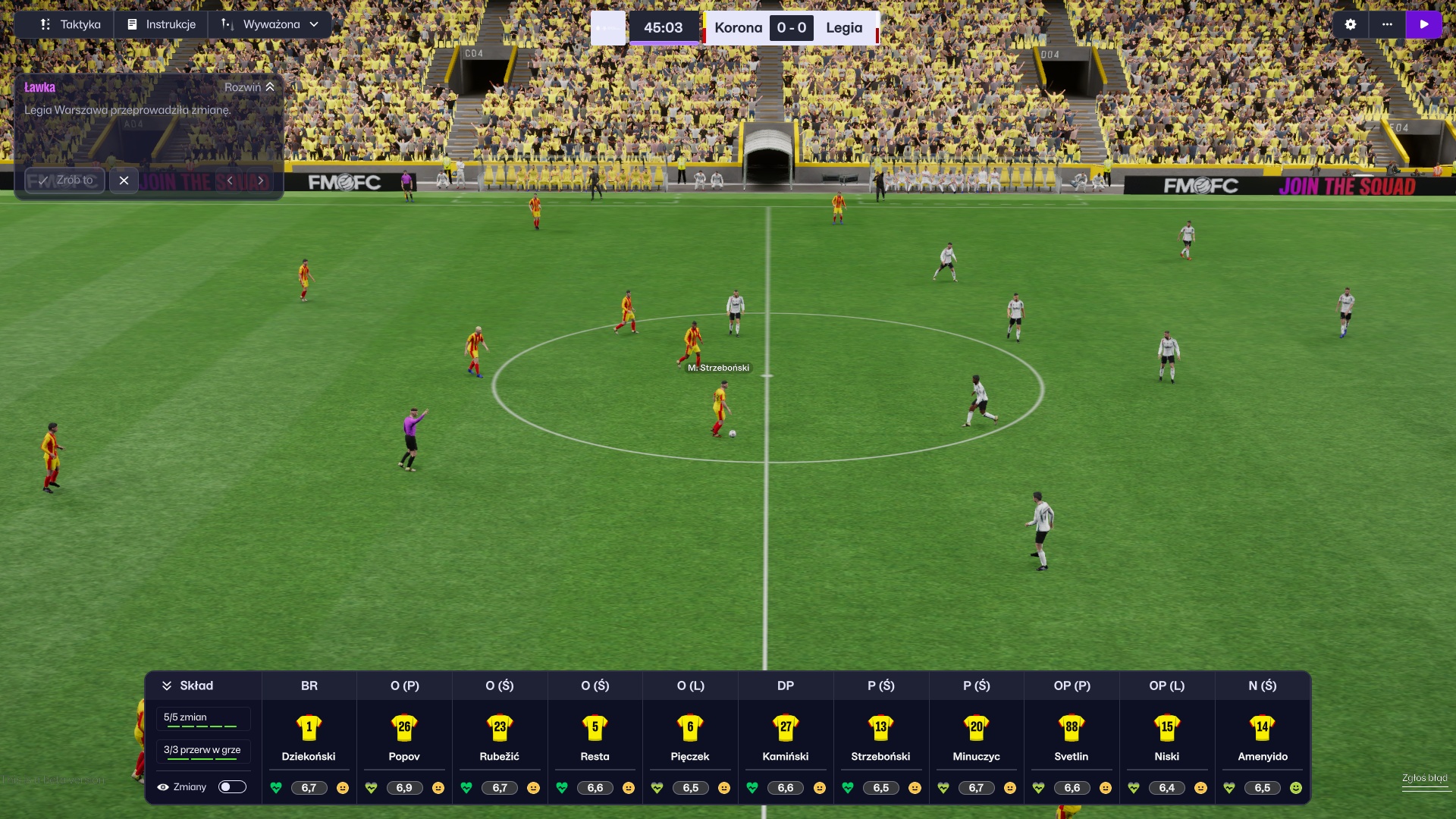1456x819 pixels.
Task: Click the Wyważona mentality arrows icon
Action: pos(225,24)
